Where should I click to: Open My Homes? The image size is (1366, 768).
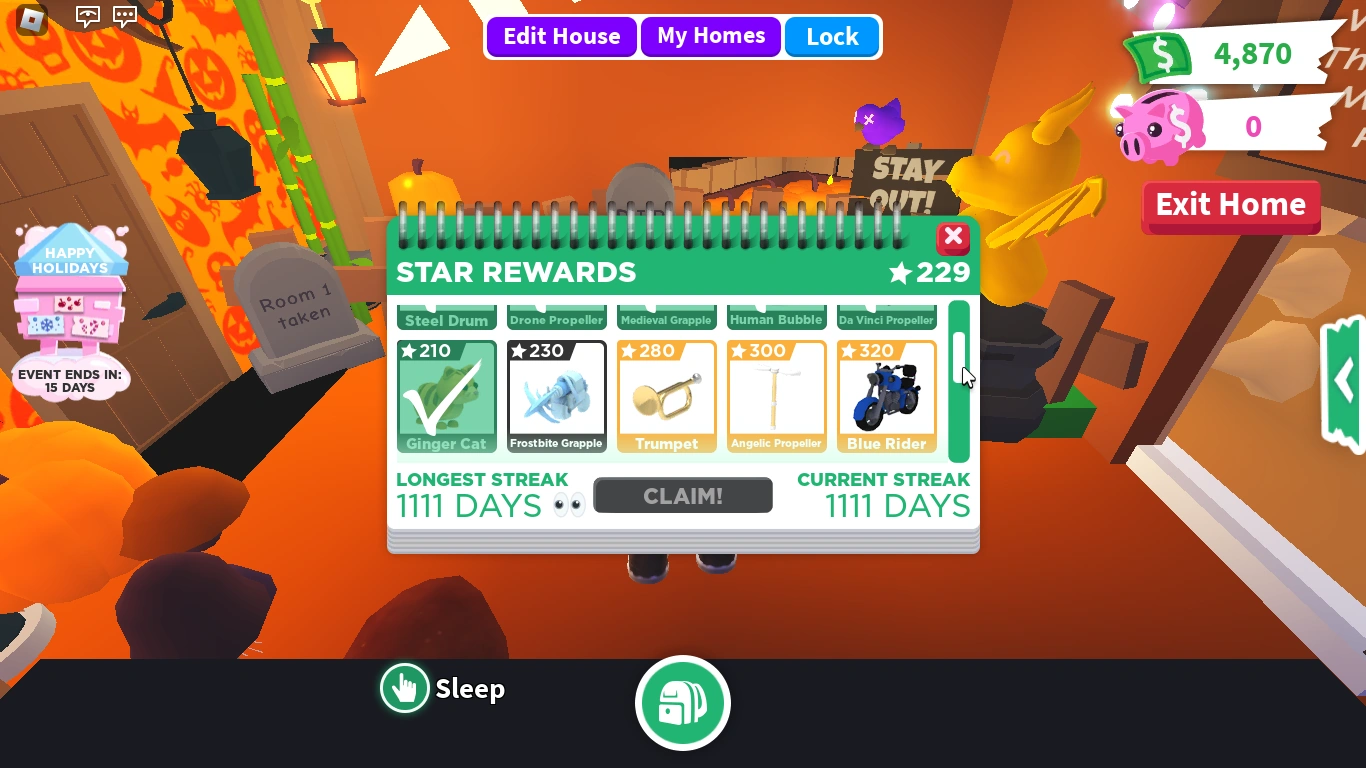711,37
